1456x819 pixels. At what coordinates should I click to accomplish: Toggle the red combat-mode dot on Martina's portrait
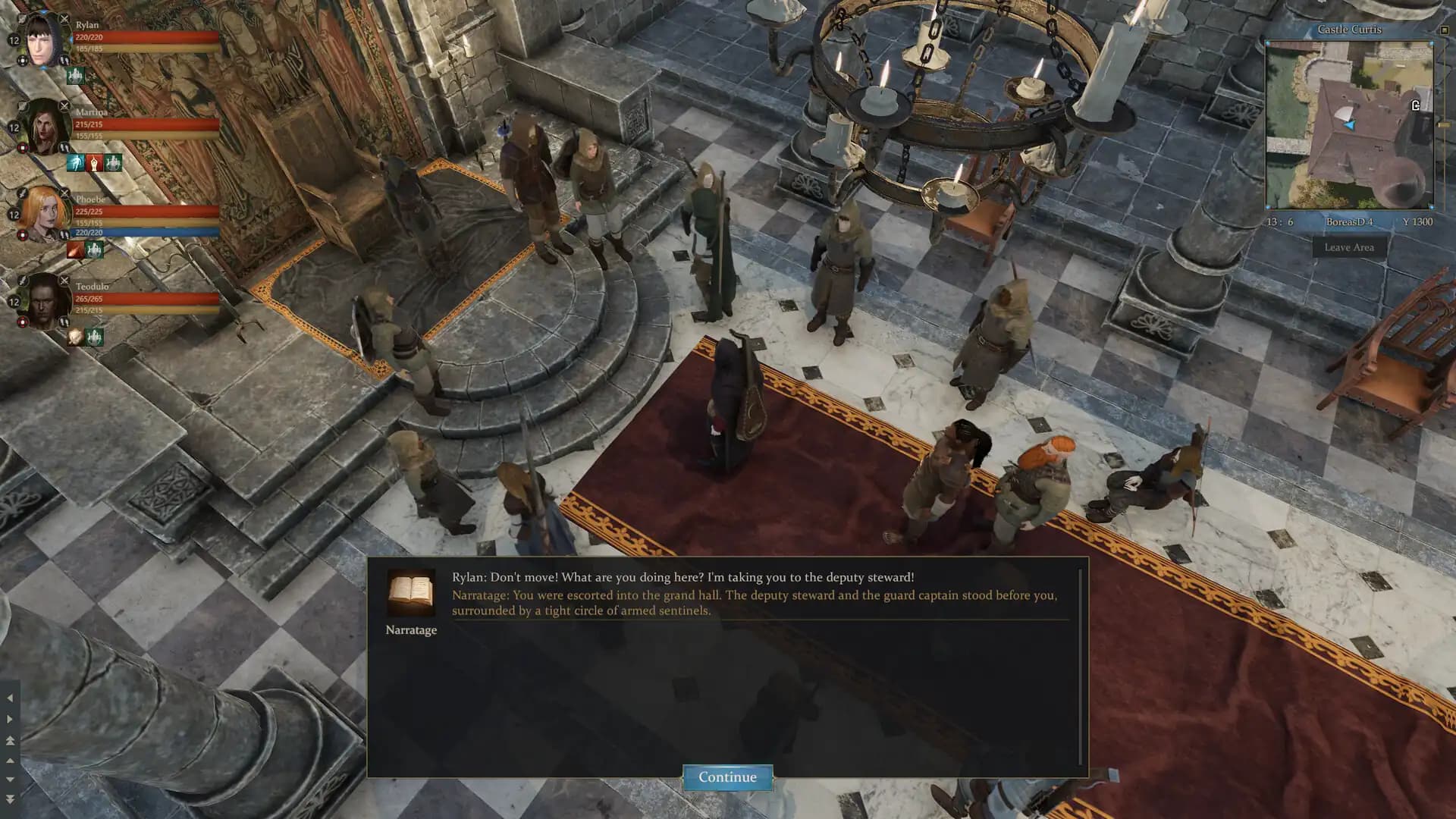pyautogui.click(x=23, y=148)
